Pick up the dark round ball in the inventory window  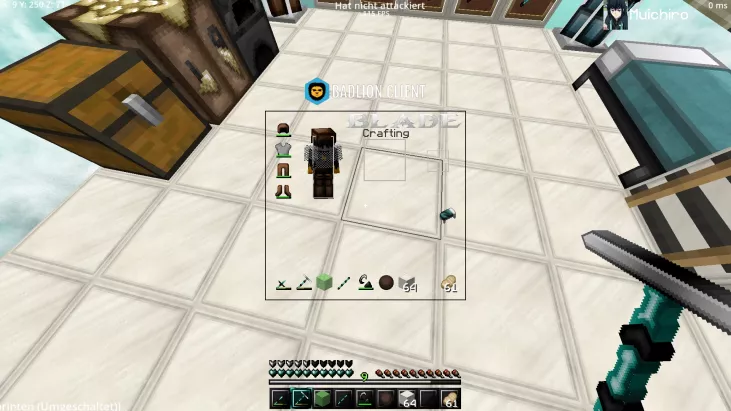tap(386, 284)
